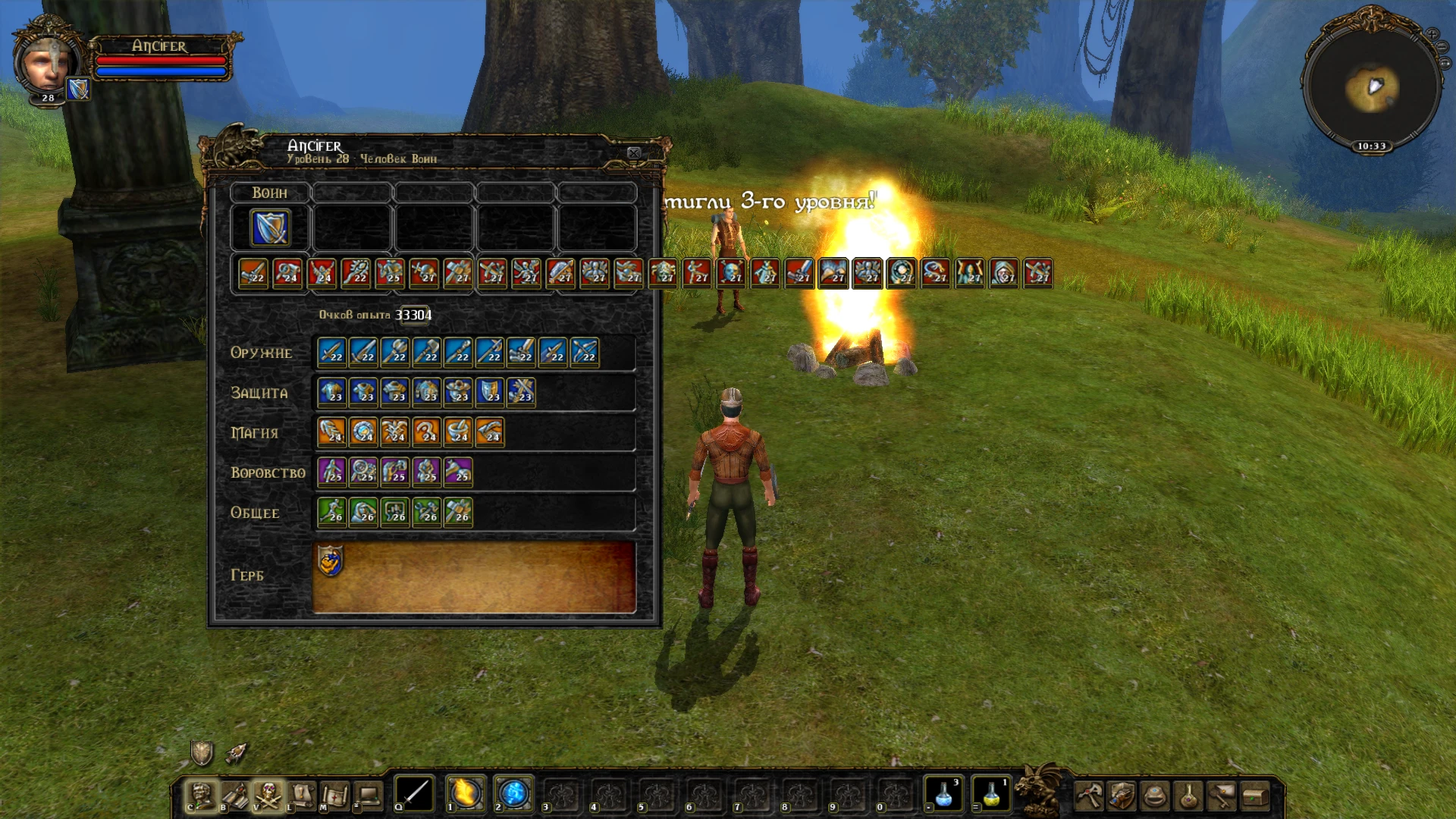Zoom out the minimap with the minus button
This screenshot has height=819, width=1456.
(1442, 46)
